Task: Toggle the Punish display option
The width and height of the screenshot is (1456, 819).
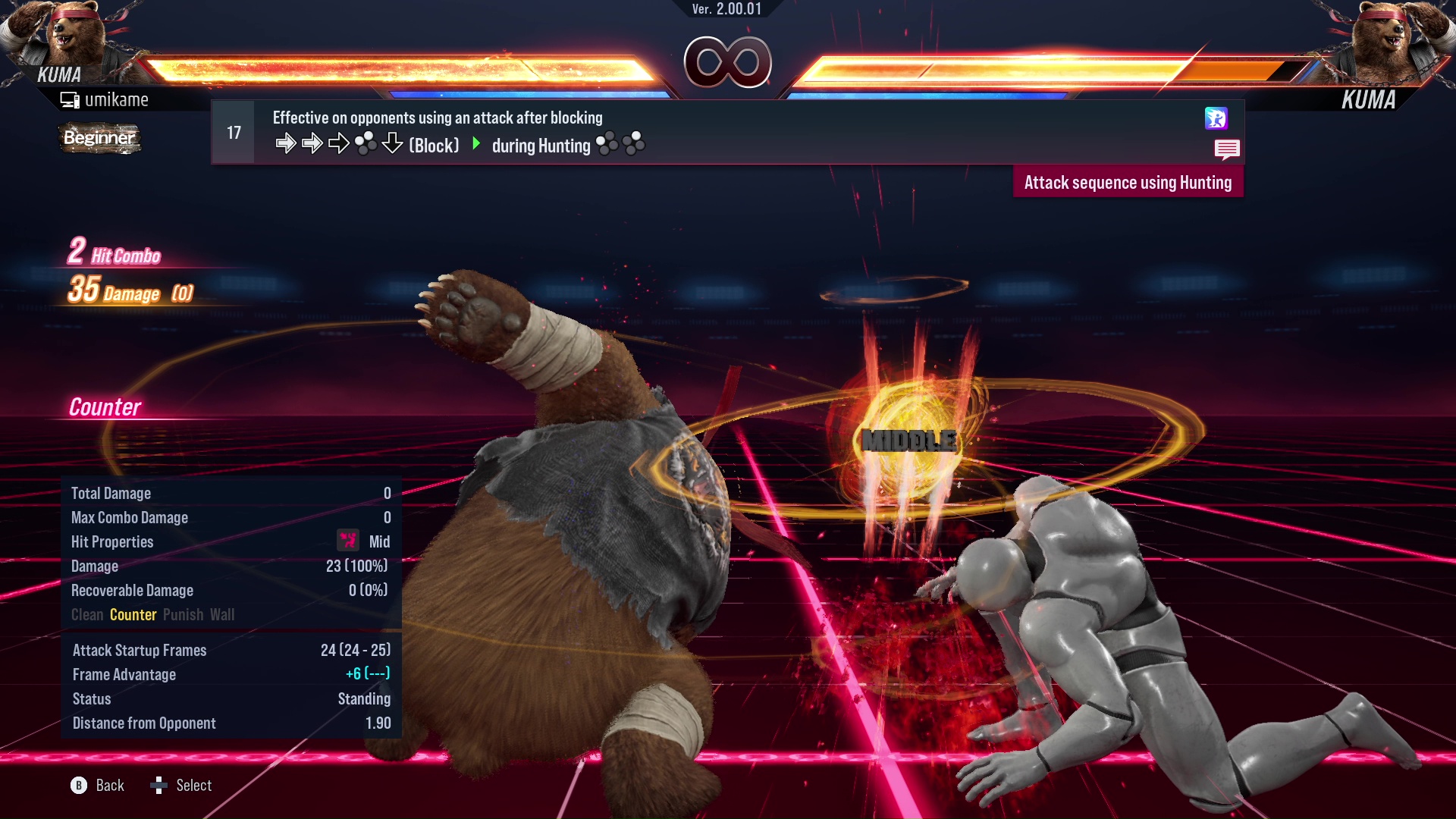Action: tap(183, 614)
